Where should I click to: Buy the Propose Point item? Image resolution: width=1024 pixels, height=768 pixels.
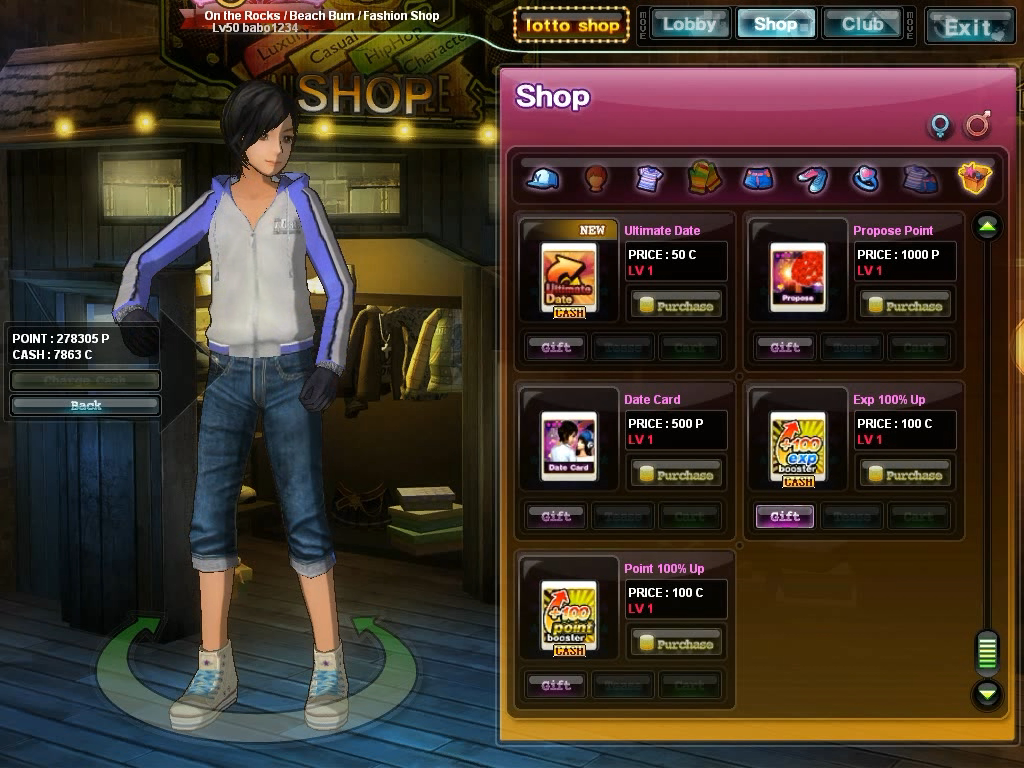tap(904, 305)
